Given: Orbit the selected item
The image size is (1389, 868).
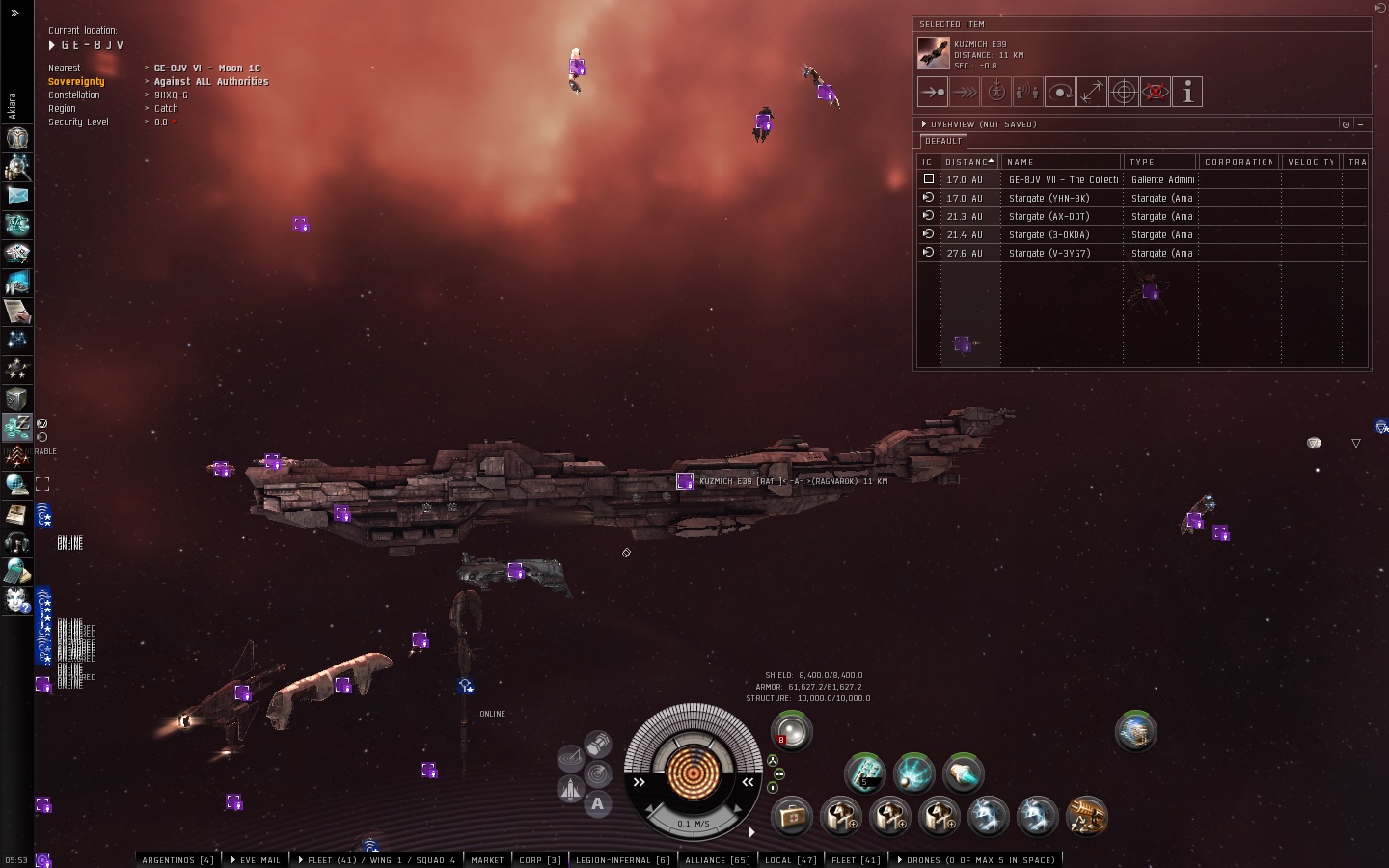Looking at the screenshot, I should pos(1059,93).
